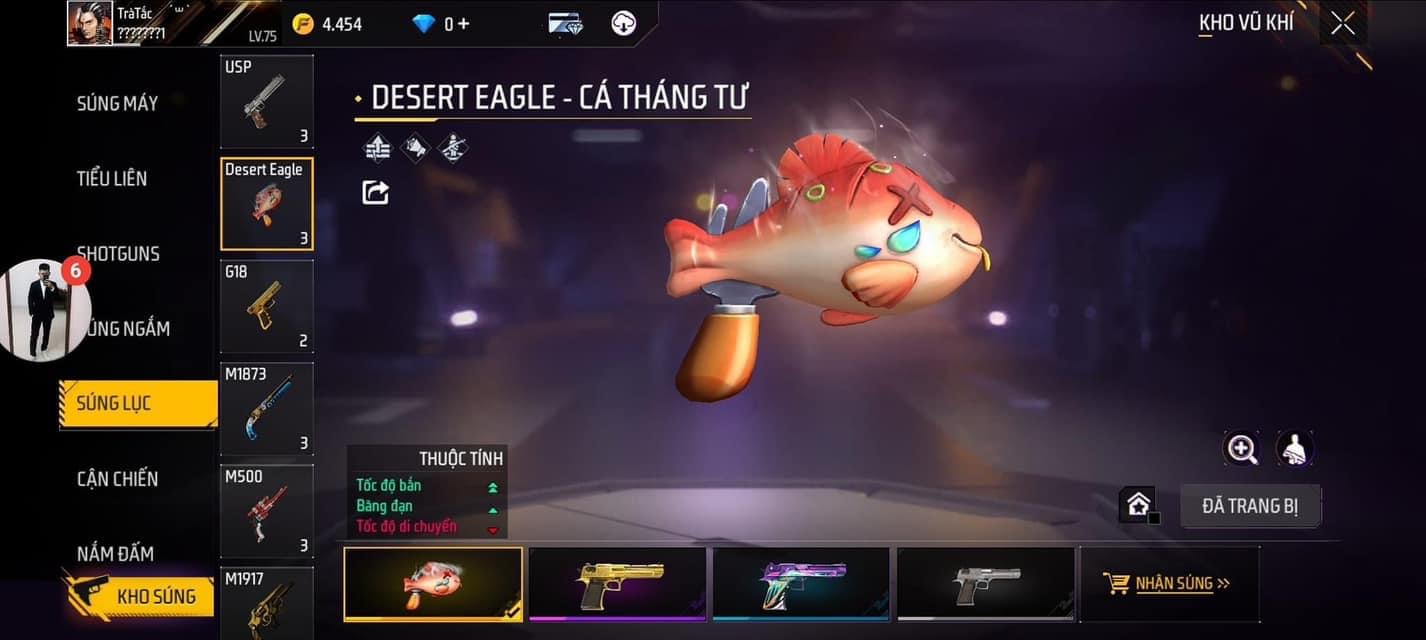
Task: Open the Nhận Súng get-weapon link
Action: (x=1168, y=584)
